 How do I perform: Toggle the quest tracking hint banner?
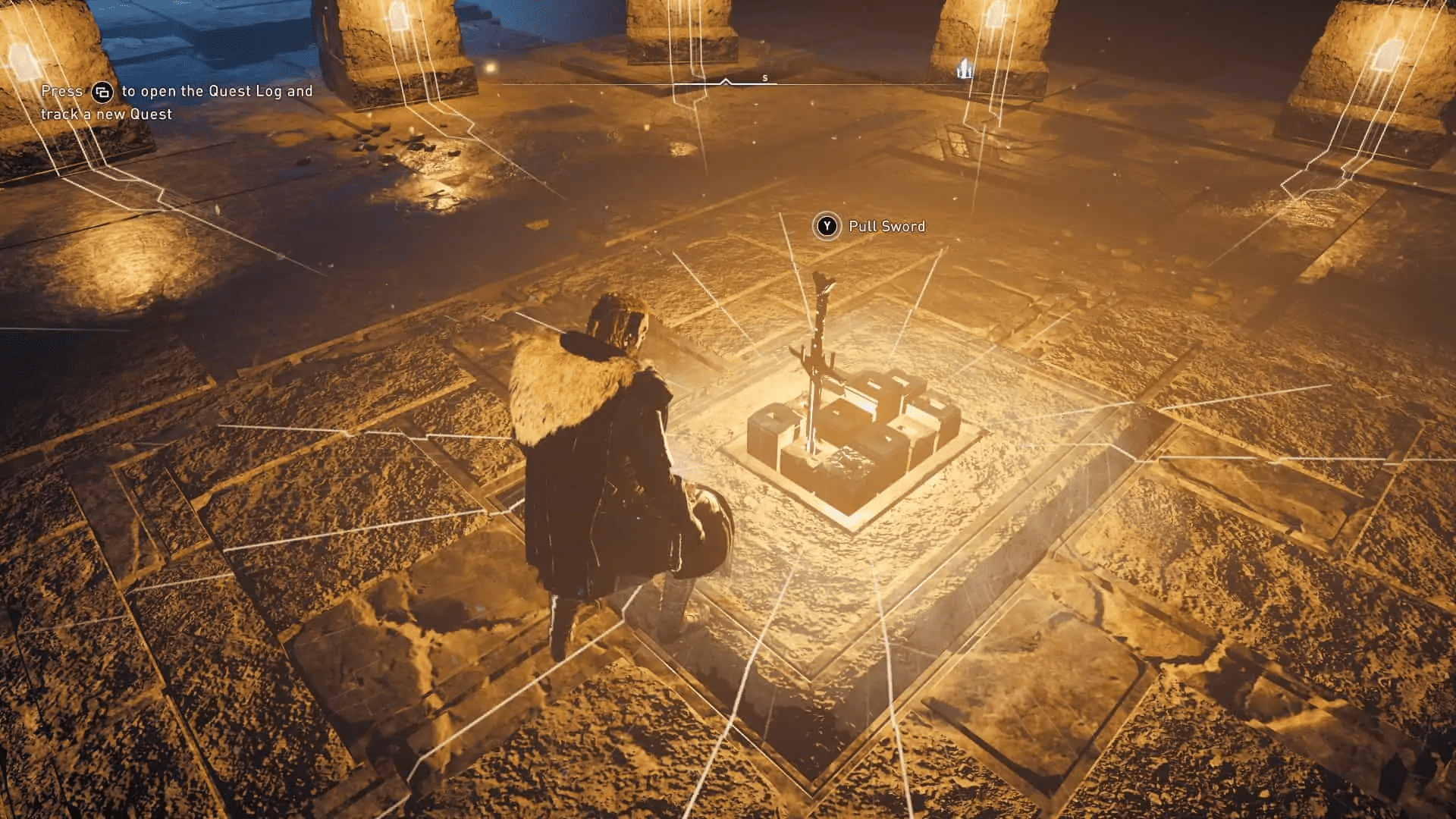click(178, 102)
